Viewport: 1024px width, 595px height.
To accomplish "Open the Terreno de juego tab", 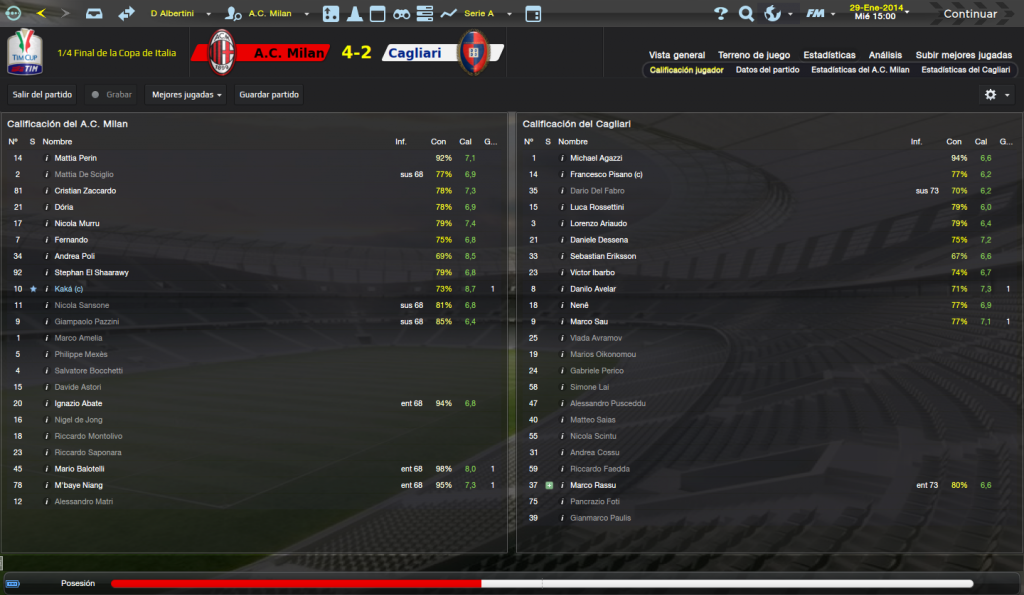I will coord(754,55).
